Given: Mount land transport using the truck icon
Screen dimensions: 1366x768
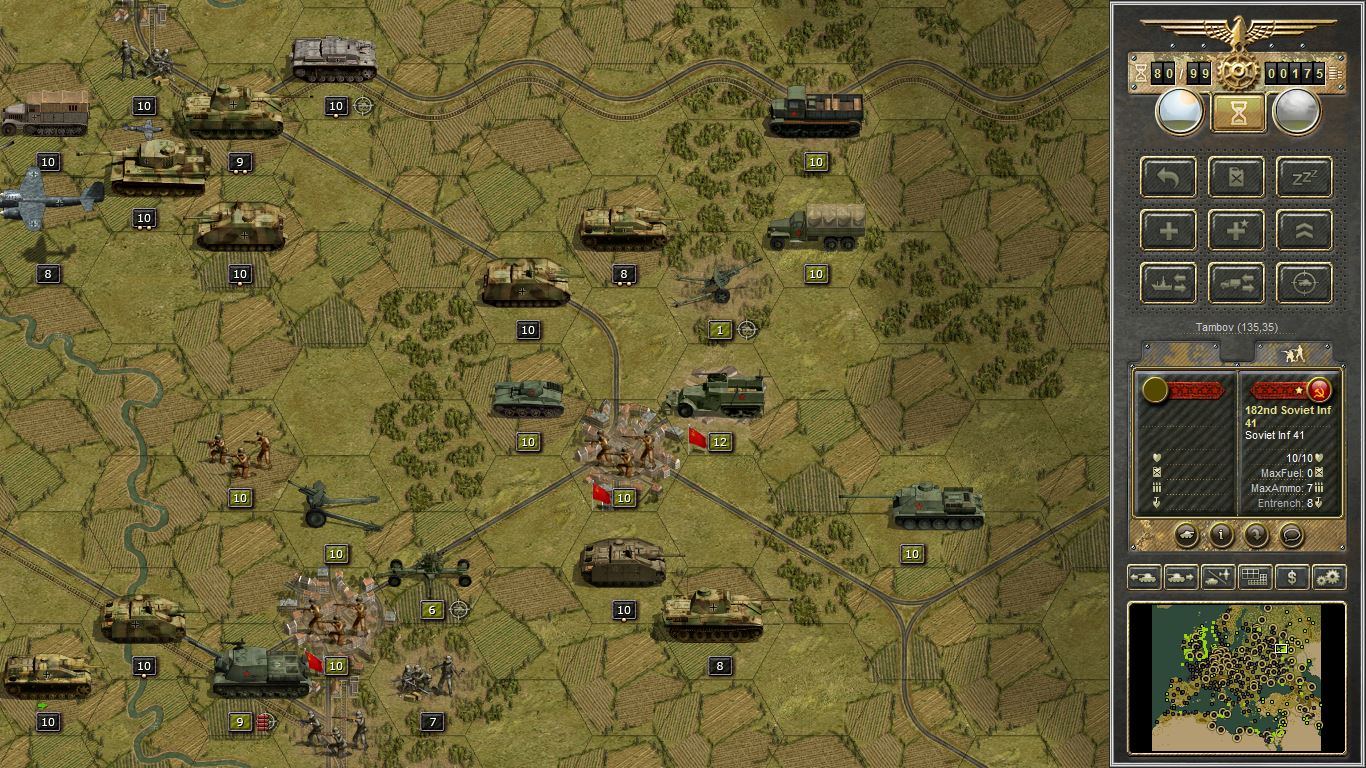Looking at the screenshot, I should [1236, 283].
